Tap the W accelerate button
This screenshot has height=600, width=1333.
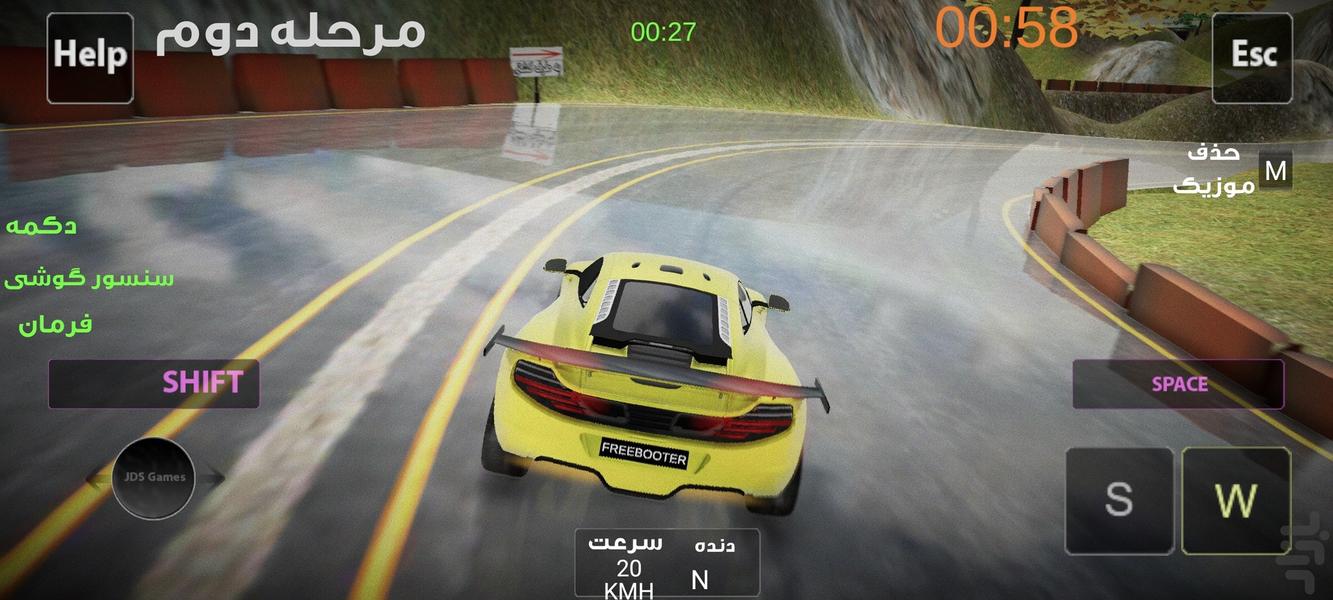point(1236,500)
